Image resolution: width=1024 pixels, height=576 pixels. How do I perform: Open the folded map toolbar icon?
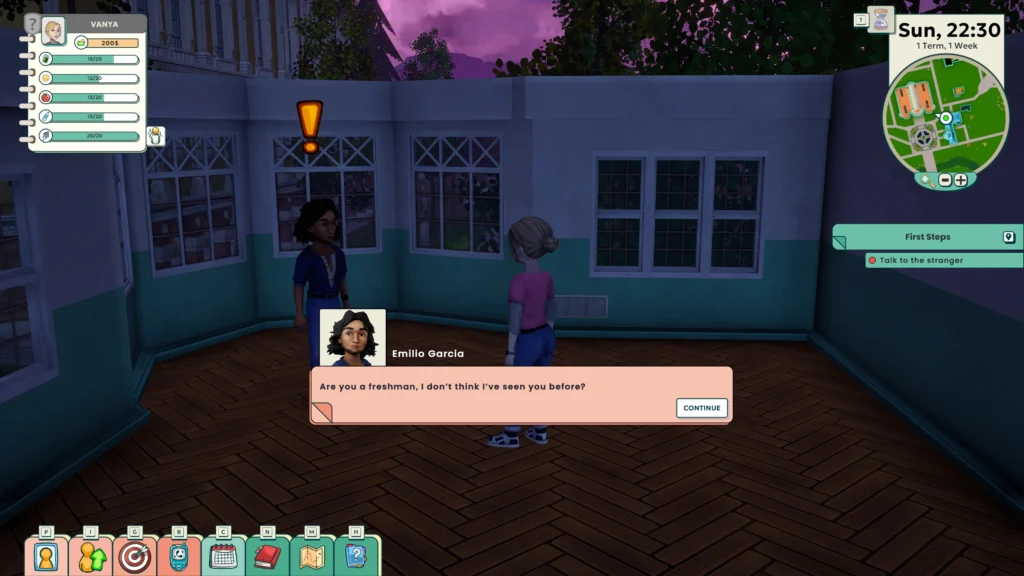pos(312,556)
